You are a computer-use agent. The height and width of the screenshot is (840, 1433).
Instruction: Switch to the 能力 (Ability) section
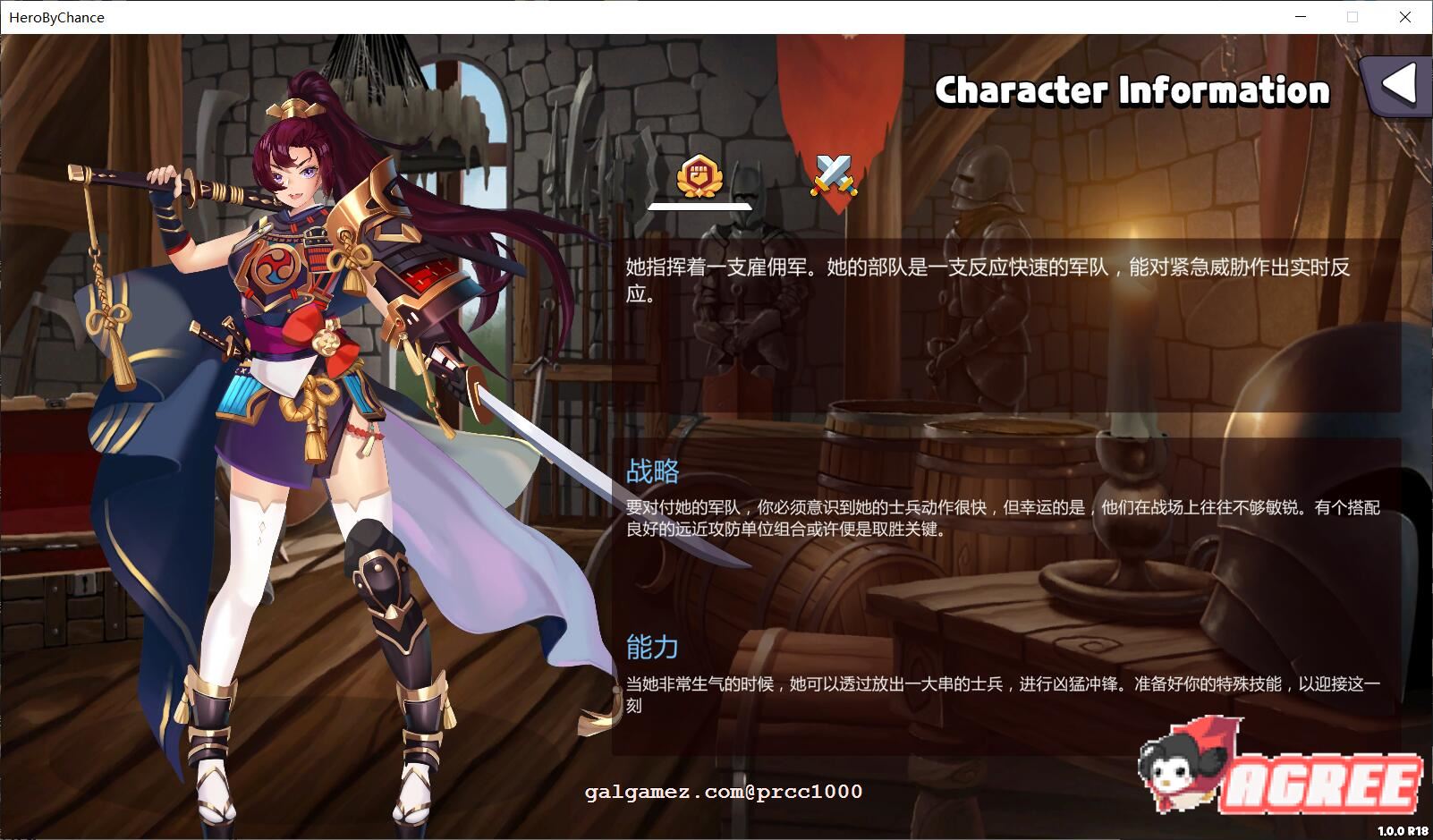651,646
